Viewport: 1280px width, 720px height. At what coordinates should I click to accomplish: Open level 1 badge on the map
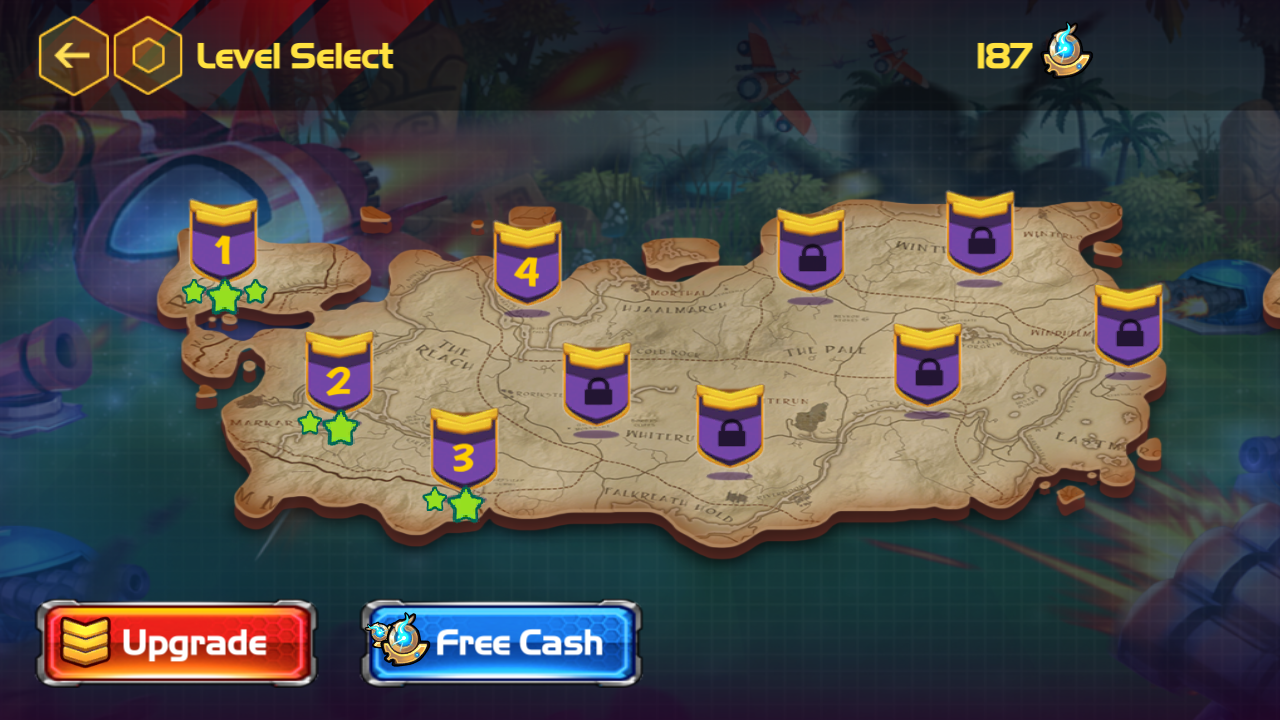point(223,246)
